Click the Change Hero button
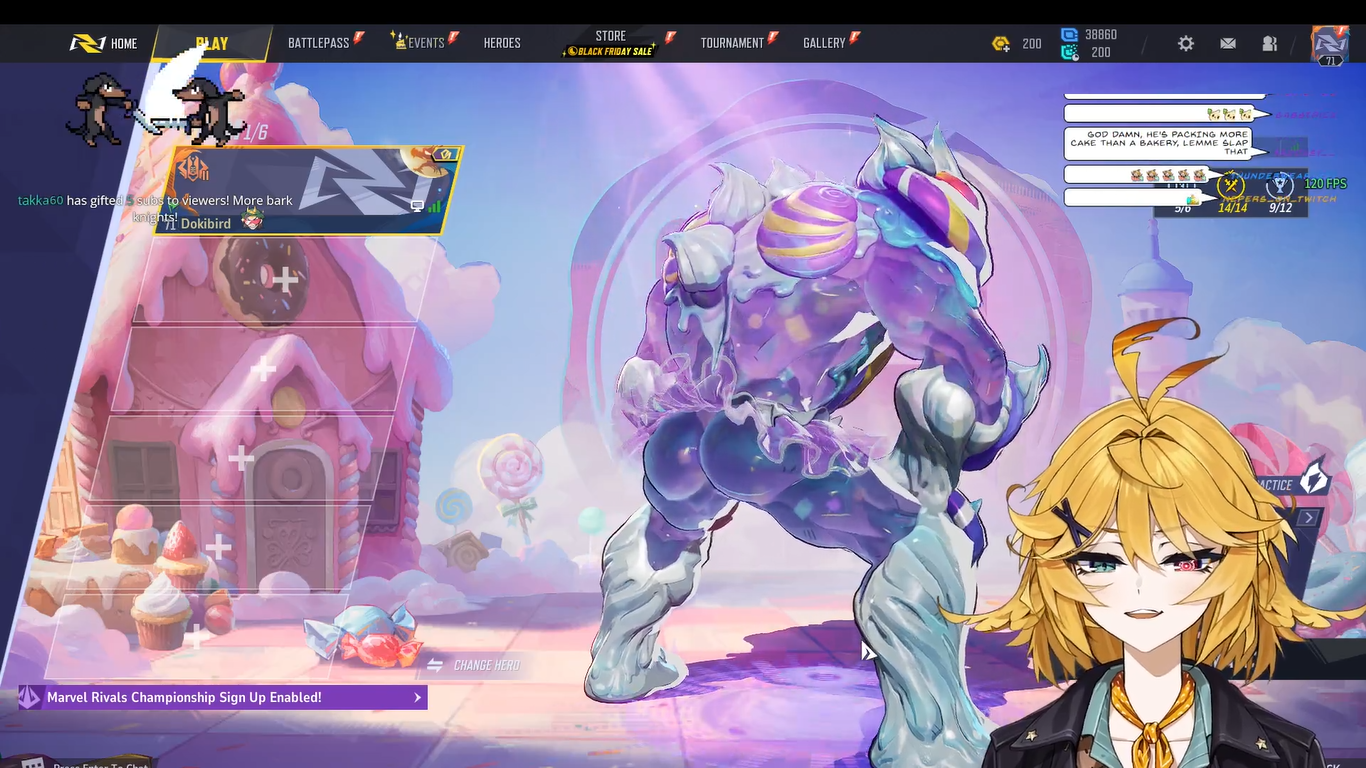 pos(475,665)
